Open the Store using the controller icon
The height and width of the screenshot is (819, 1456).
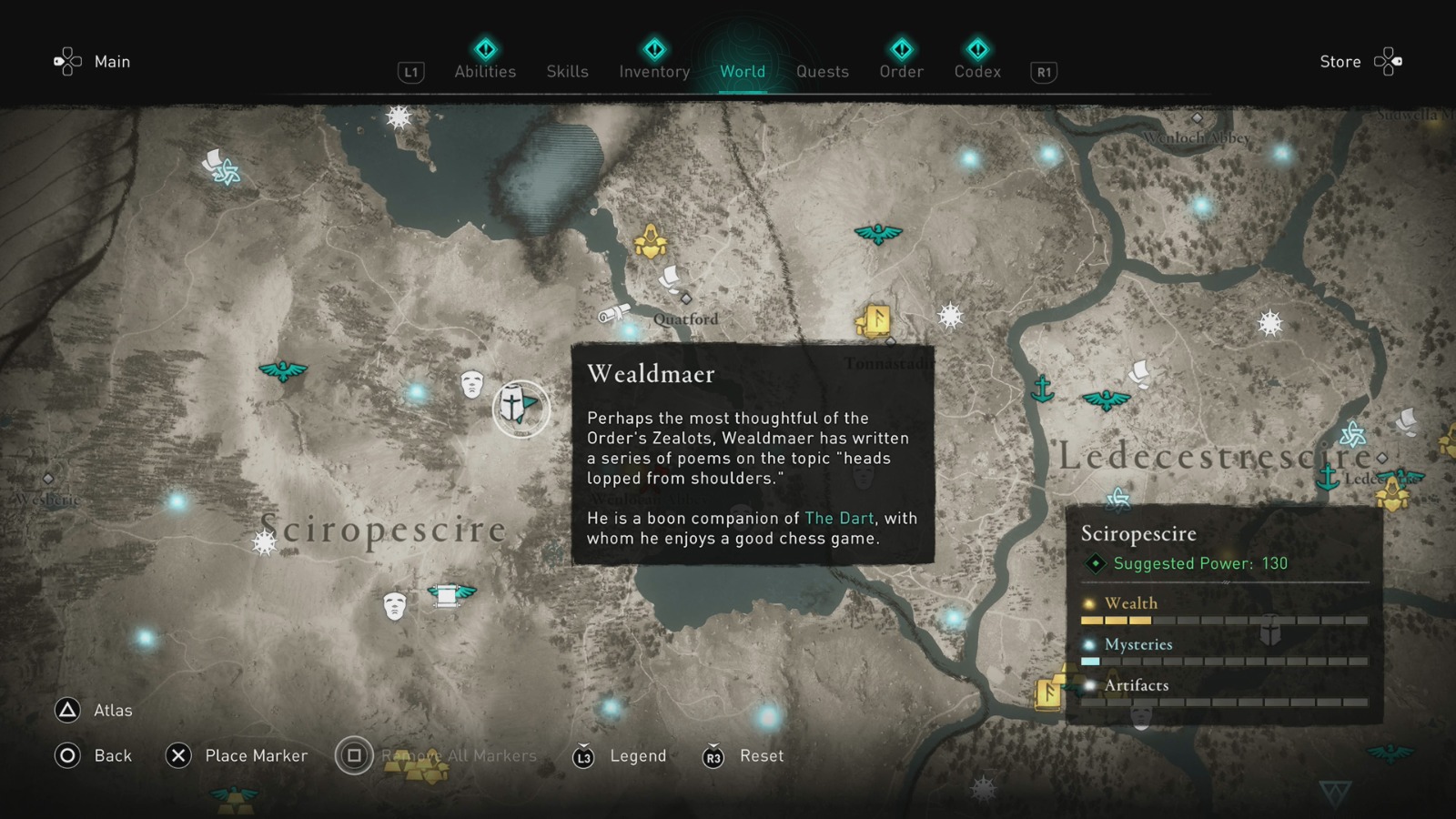click(x=1388, y=60)
